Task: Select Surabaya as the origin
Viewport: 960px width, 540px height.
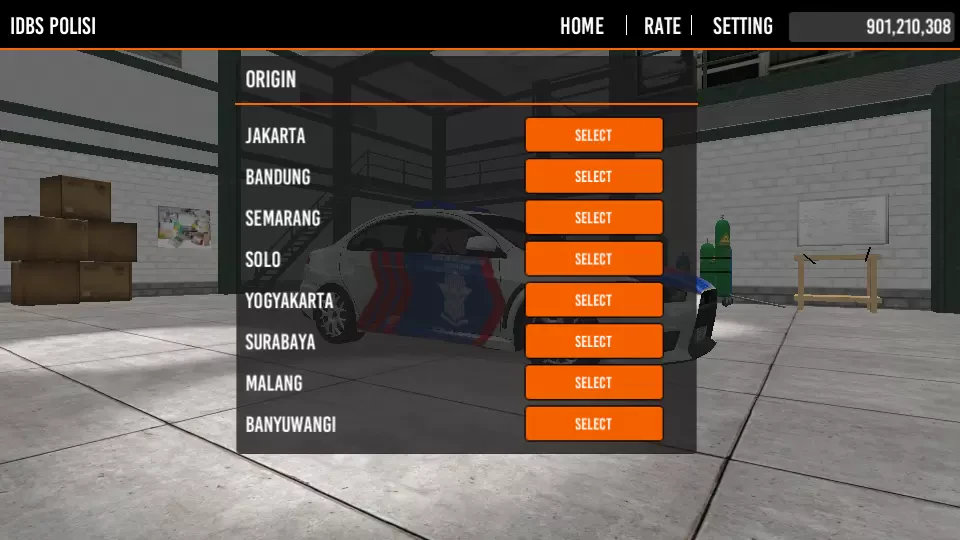Action: pos(593,341)
